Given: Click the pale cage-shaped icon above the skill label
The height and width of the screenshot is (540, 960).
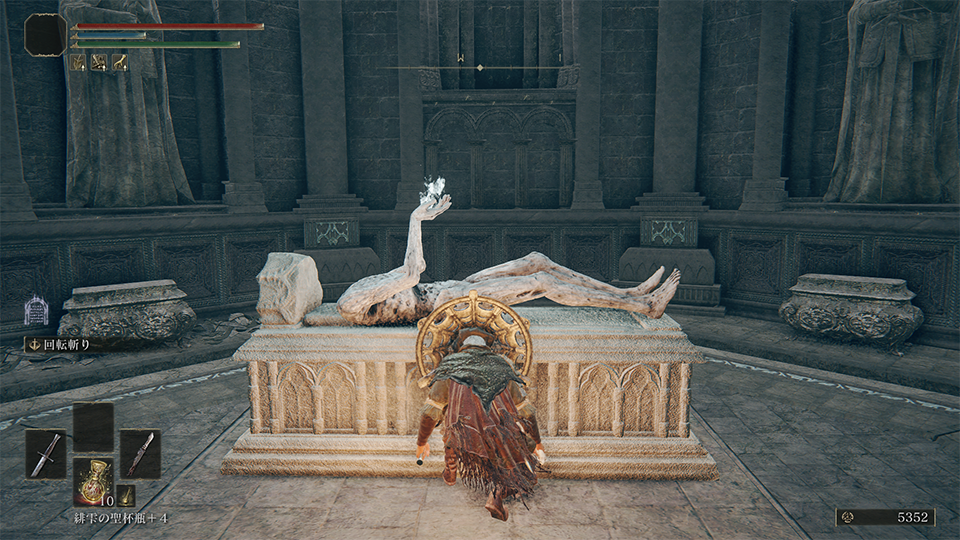Looking at the screenshot, I should (x=36, y=310).
